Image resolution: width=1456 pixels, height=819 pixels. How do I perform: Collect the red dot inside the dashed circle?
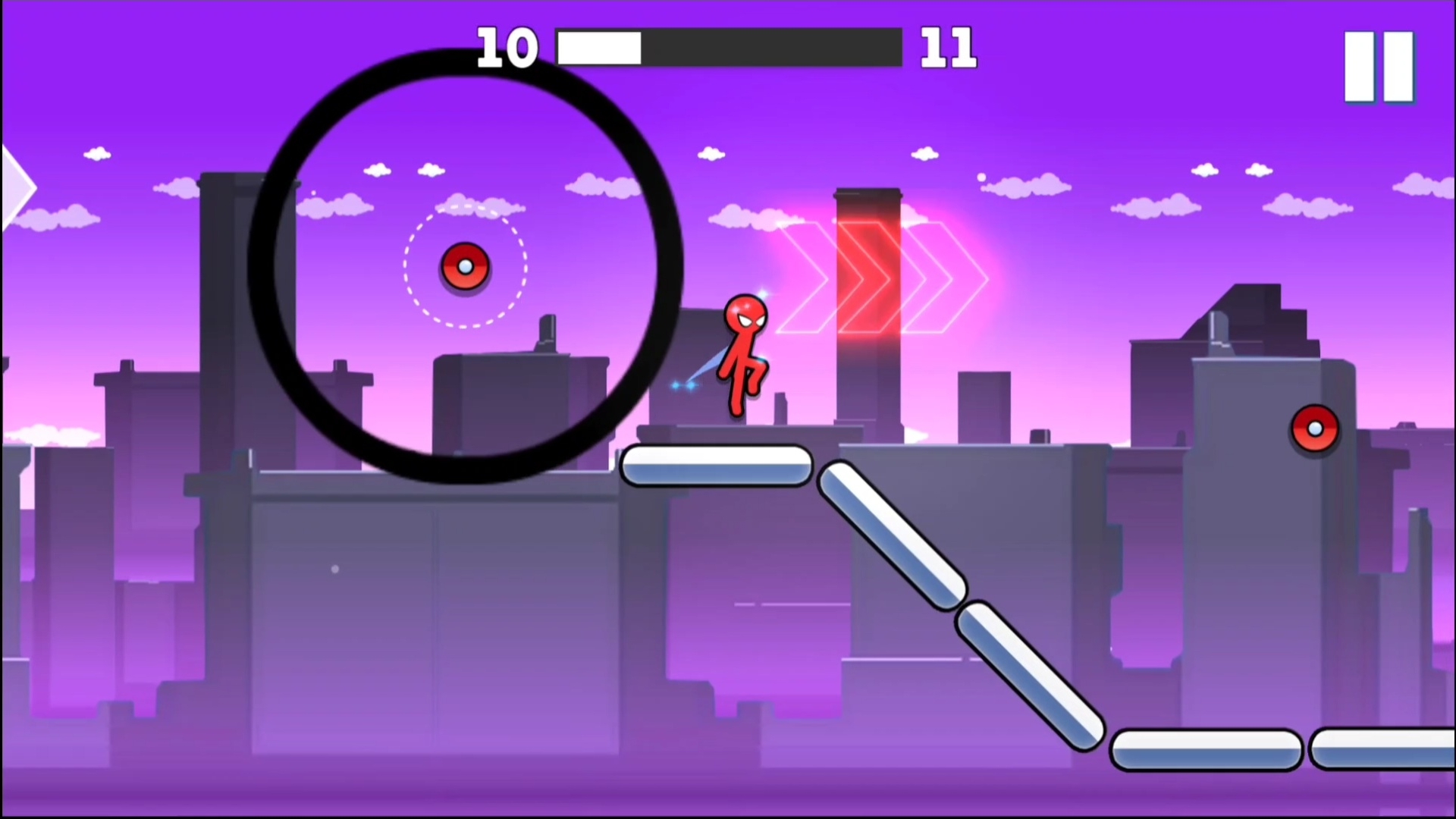tap(465, 265)
